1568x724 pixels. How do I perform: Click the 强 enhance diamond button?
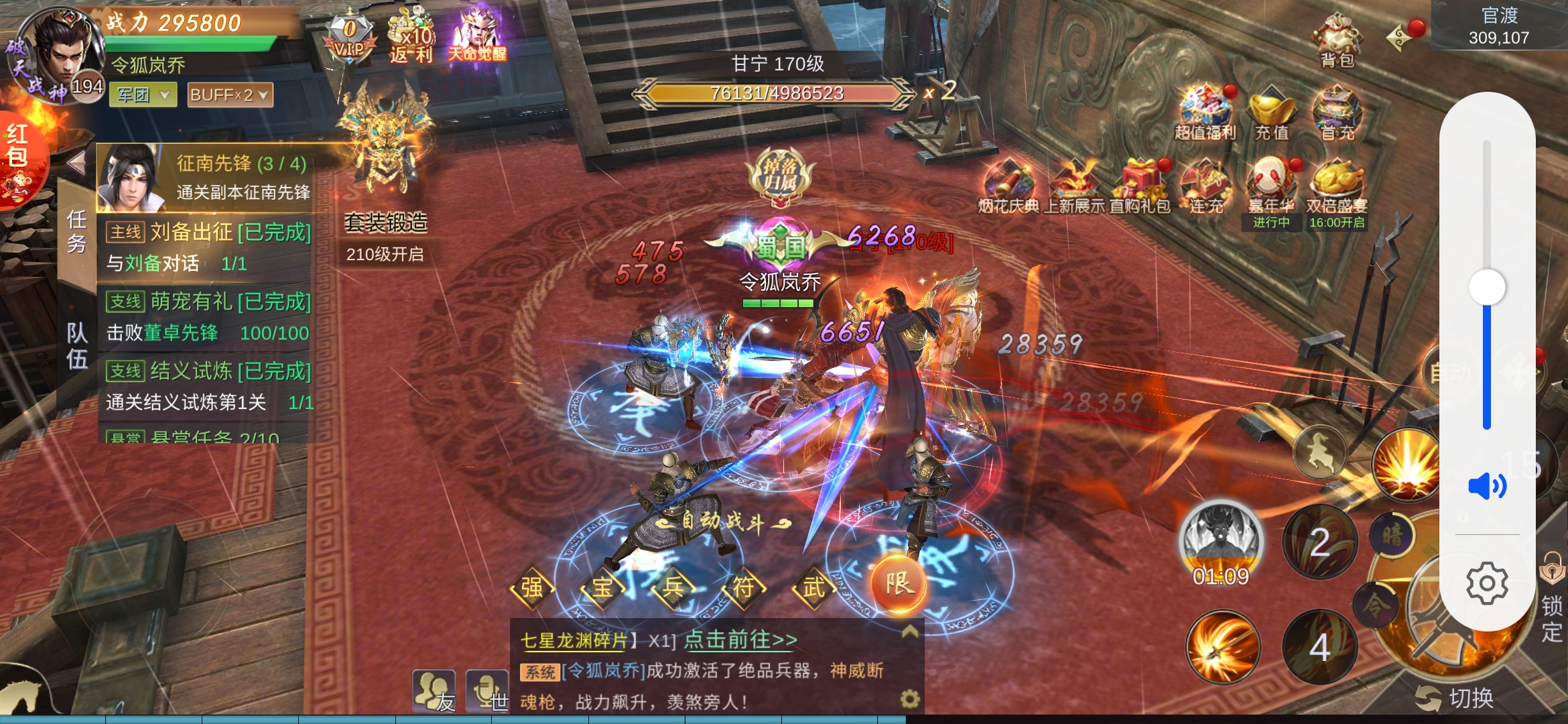532,588
